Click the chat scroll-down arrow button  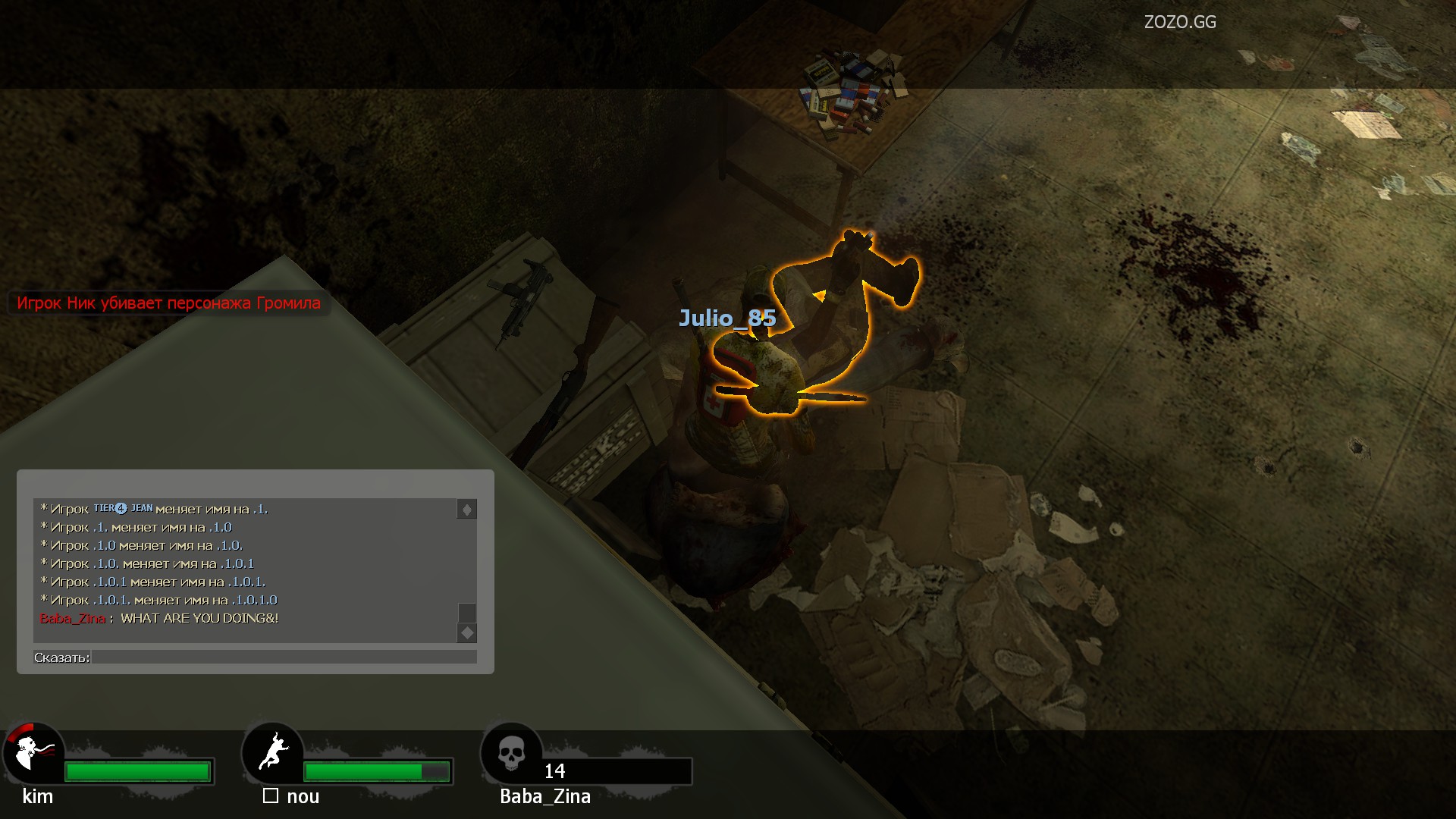point(467,632)
